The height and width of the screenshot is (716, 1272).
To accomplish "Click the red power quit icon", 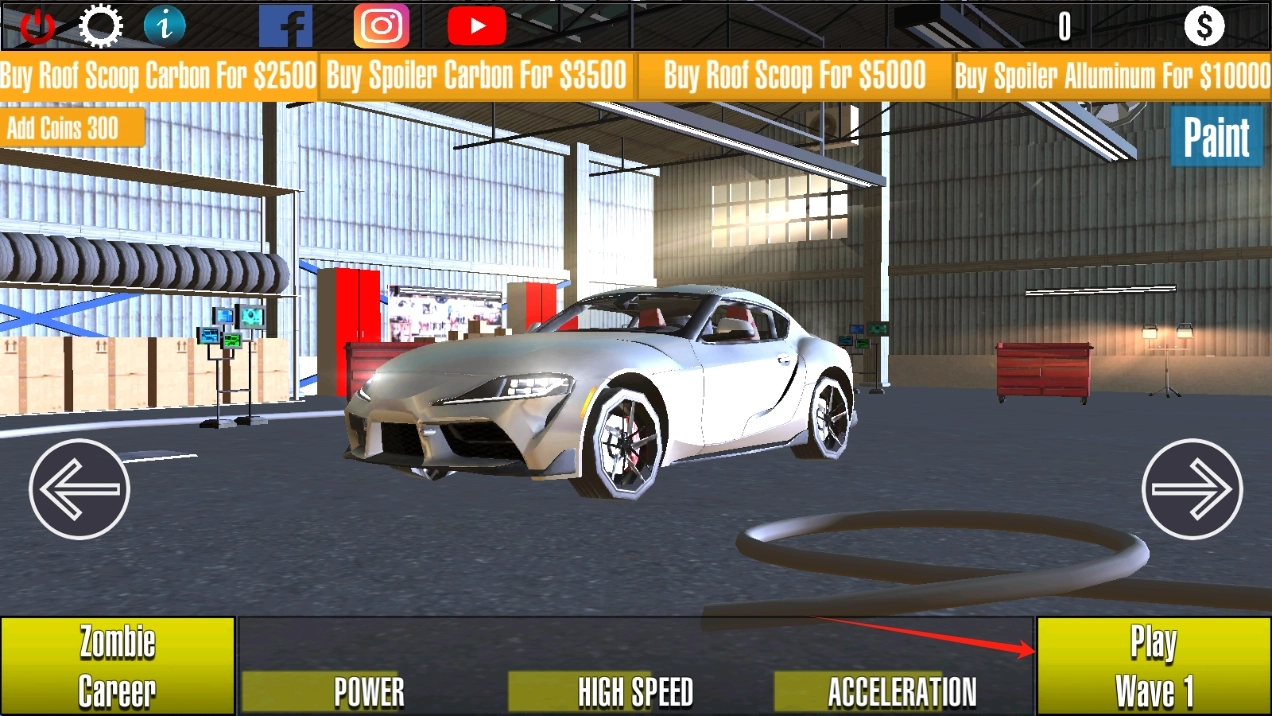I will click(x=38, y=26).
